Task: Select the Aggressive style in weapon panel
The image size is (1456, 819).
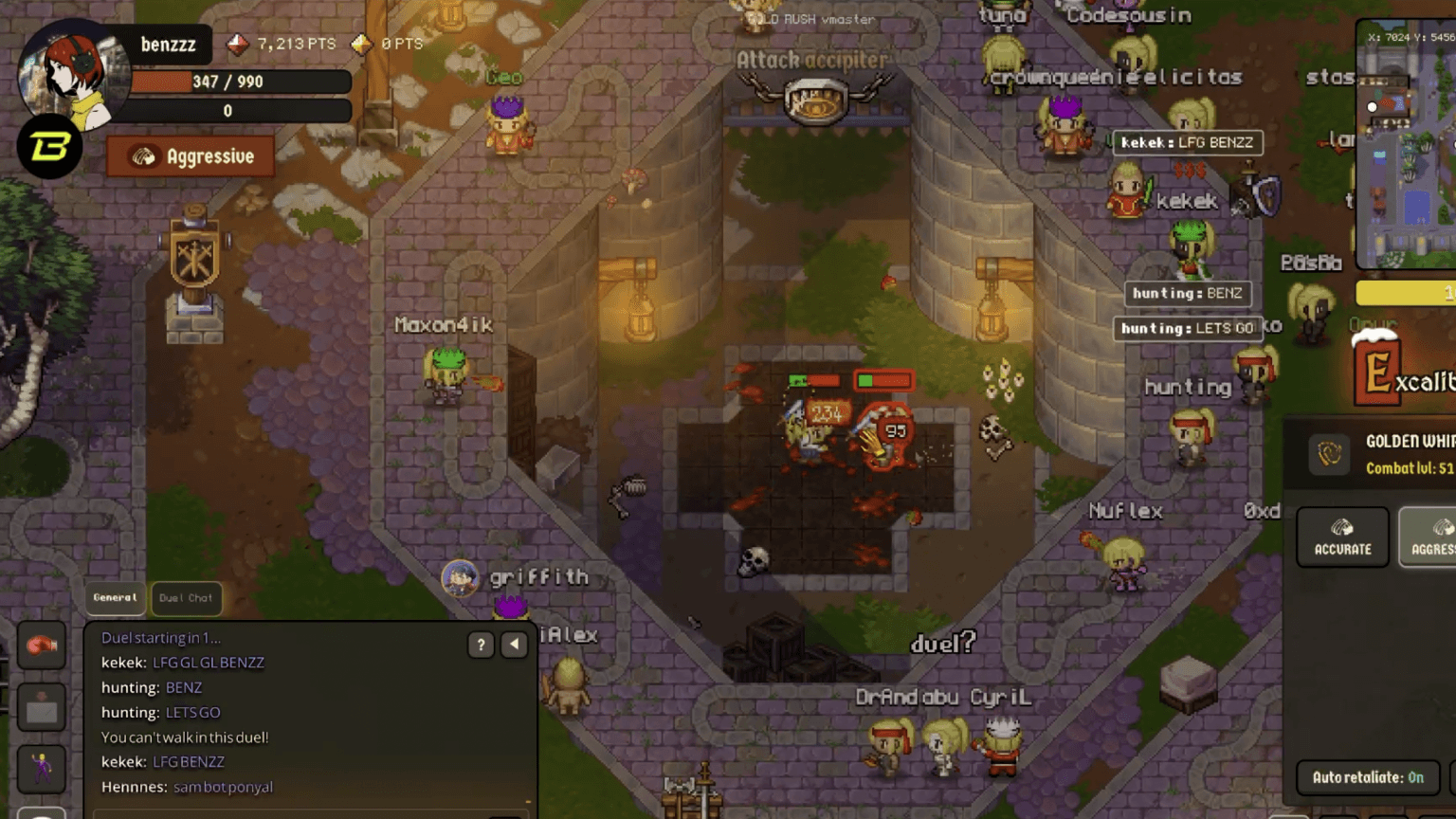Action: pyautogui.click(x=1432, y=537)
